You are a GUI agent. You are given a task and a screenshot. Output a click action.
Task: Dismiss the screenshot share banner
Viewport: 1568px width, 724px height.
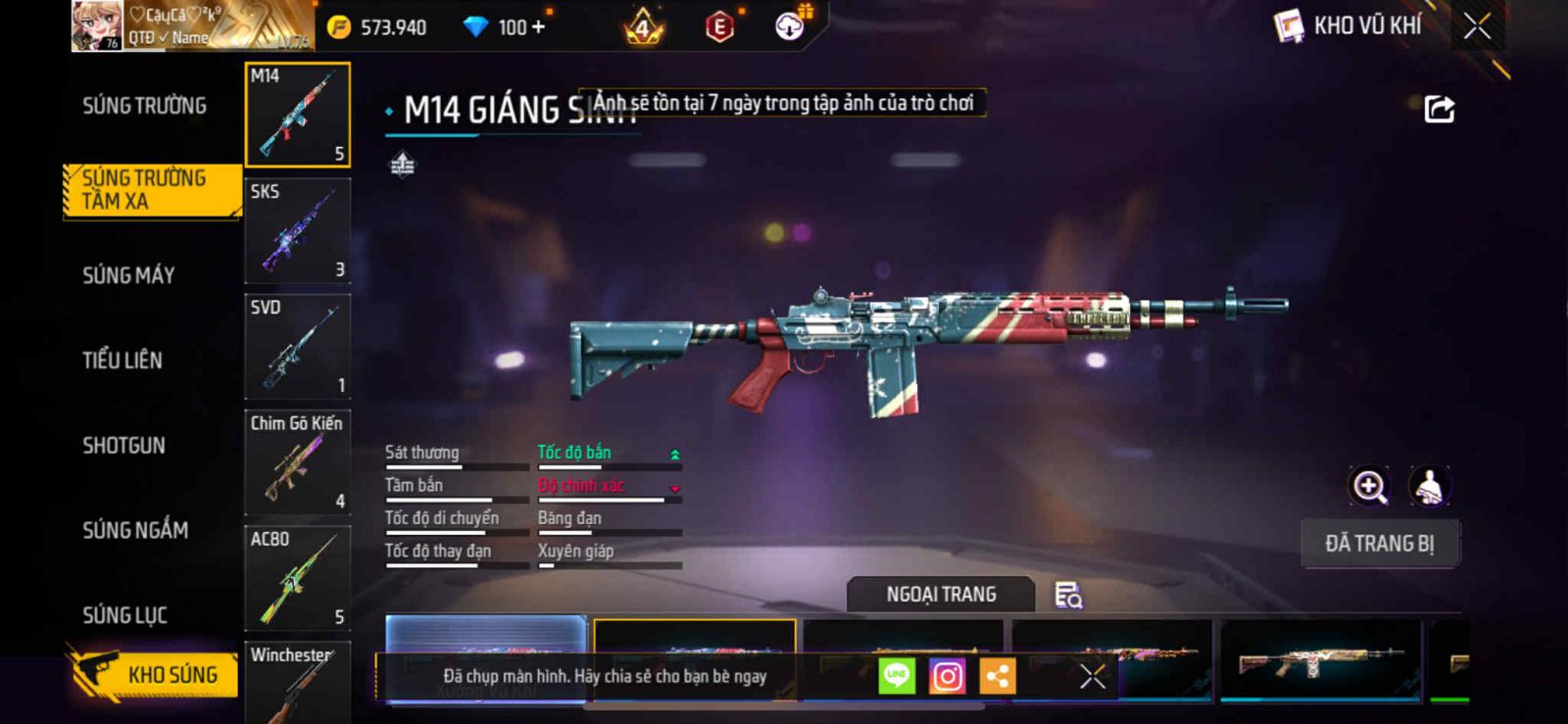click(x=1092, y=676)
